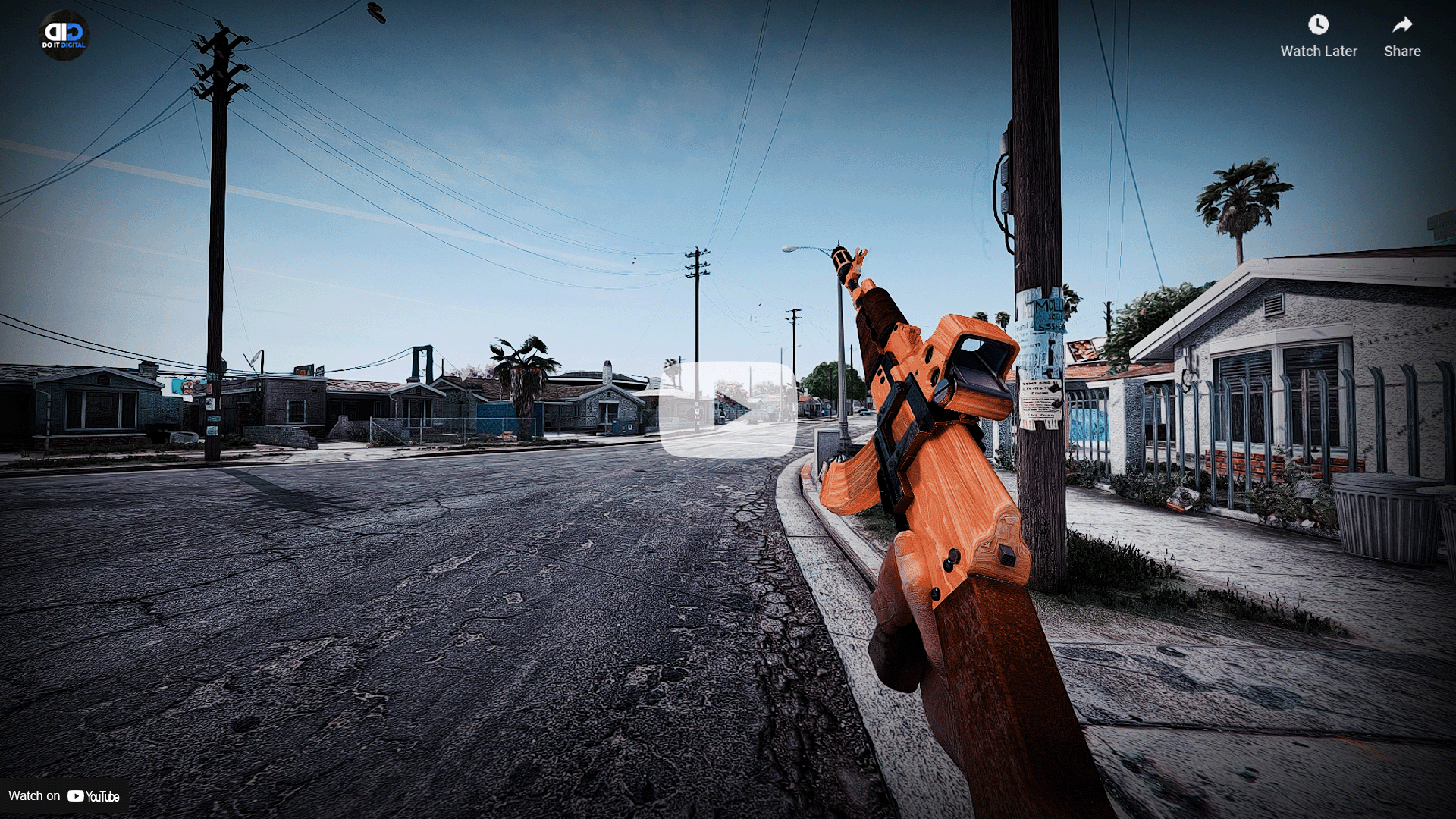Image resolution: width=1456 pixels, height=819 pixels.
Task: Save video for later with the clock button
Action: click(1318, 25)
